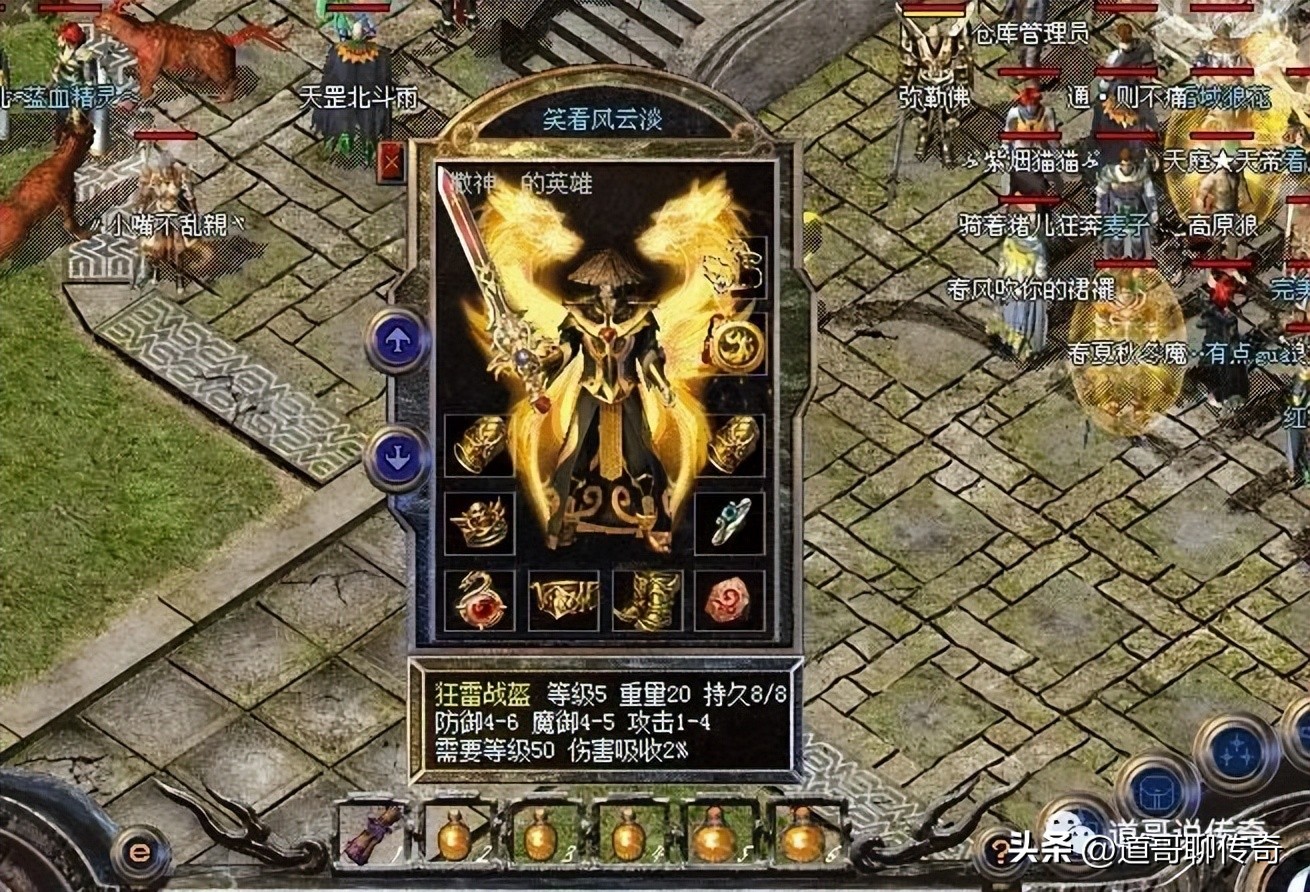The width and height of the screenshot is (1310, 892).
Task: Close the hero equipment panel
Action: click(390, 162)
